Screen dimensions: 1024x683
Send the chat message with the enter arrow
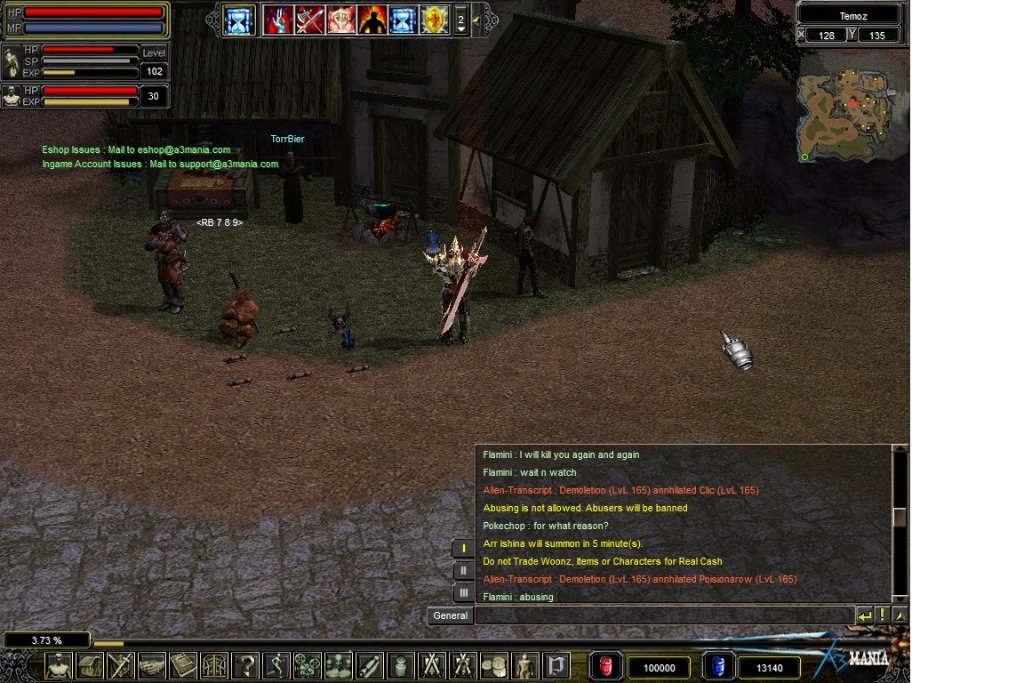click(865, 616)
